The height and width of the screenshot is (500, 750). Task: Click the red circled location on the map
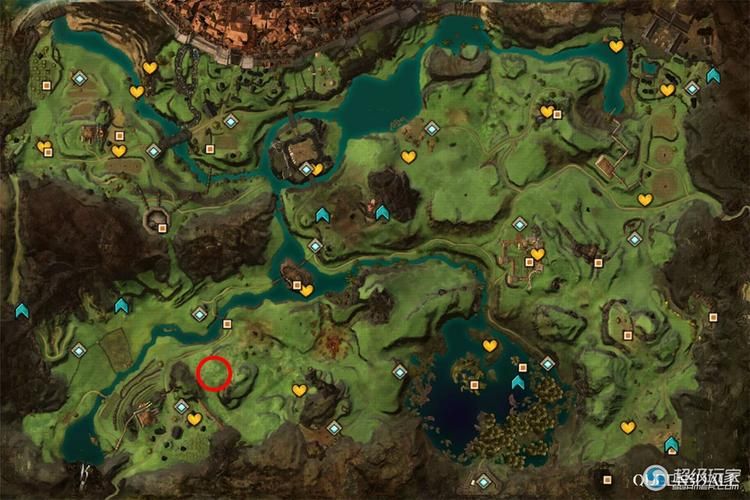tap(214, 373)
